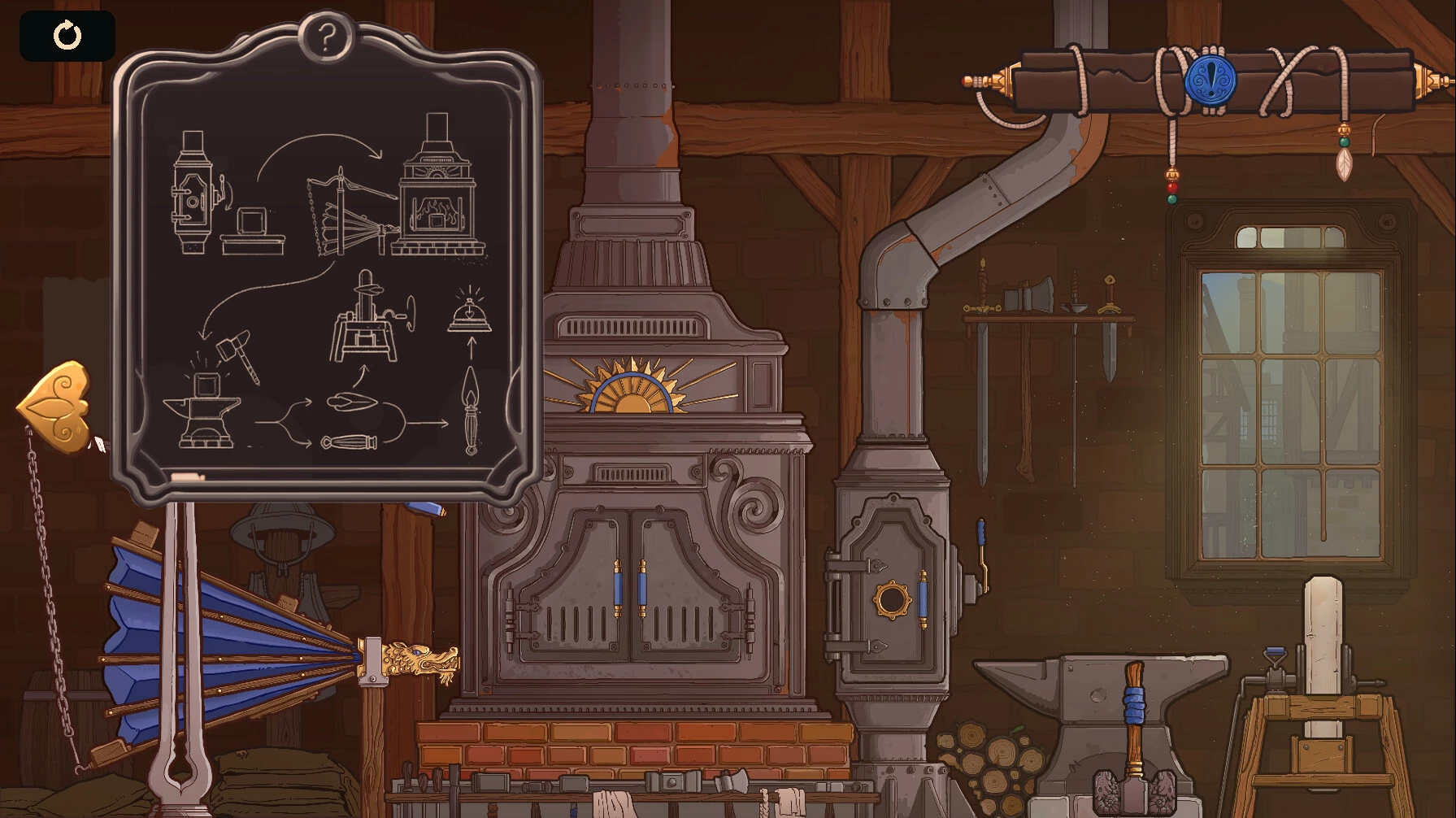Activate the blue exclamation seal on scroll
This screenshot has width=1456, height=818.
click(1210, 80)
